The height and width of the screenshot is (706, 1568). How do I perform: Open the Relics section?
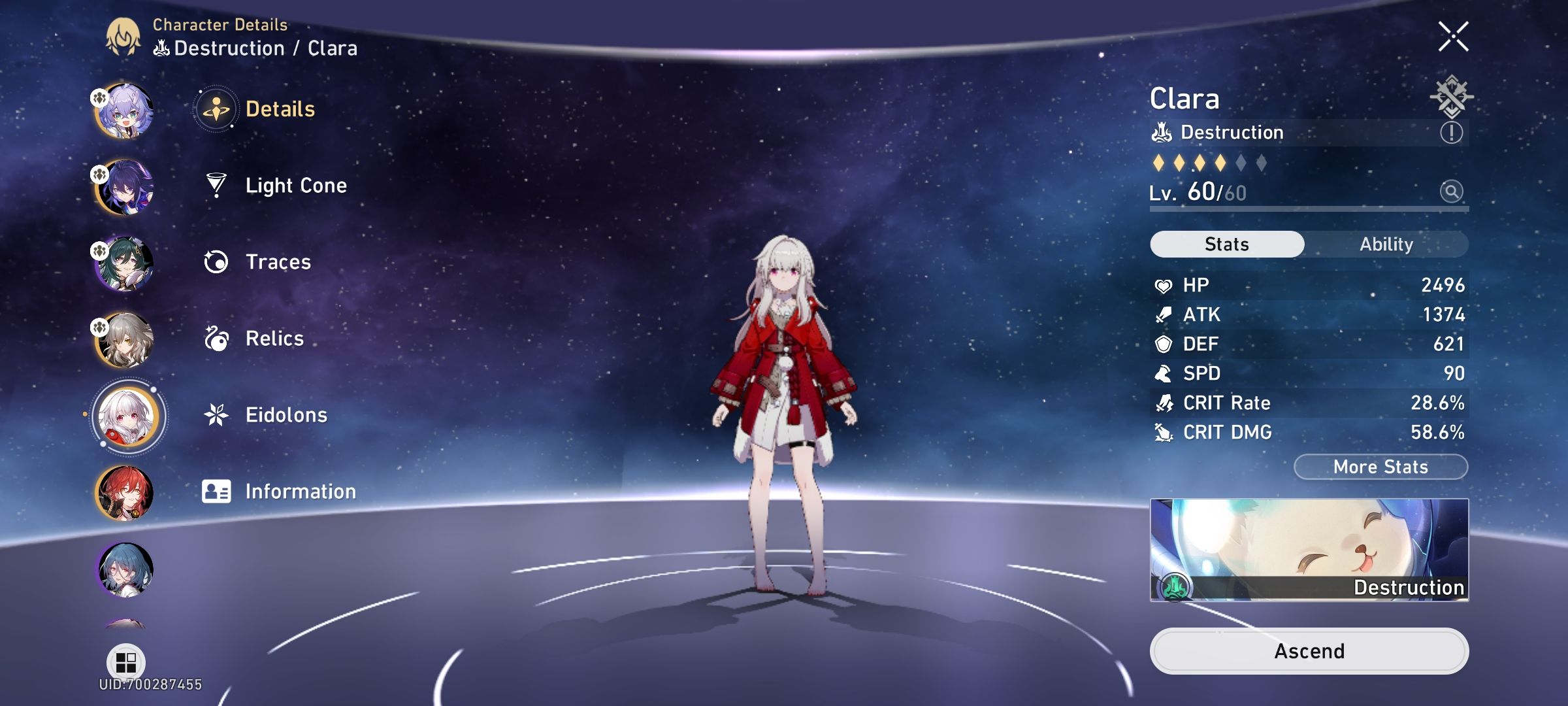(273, 338)
